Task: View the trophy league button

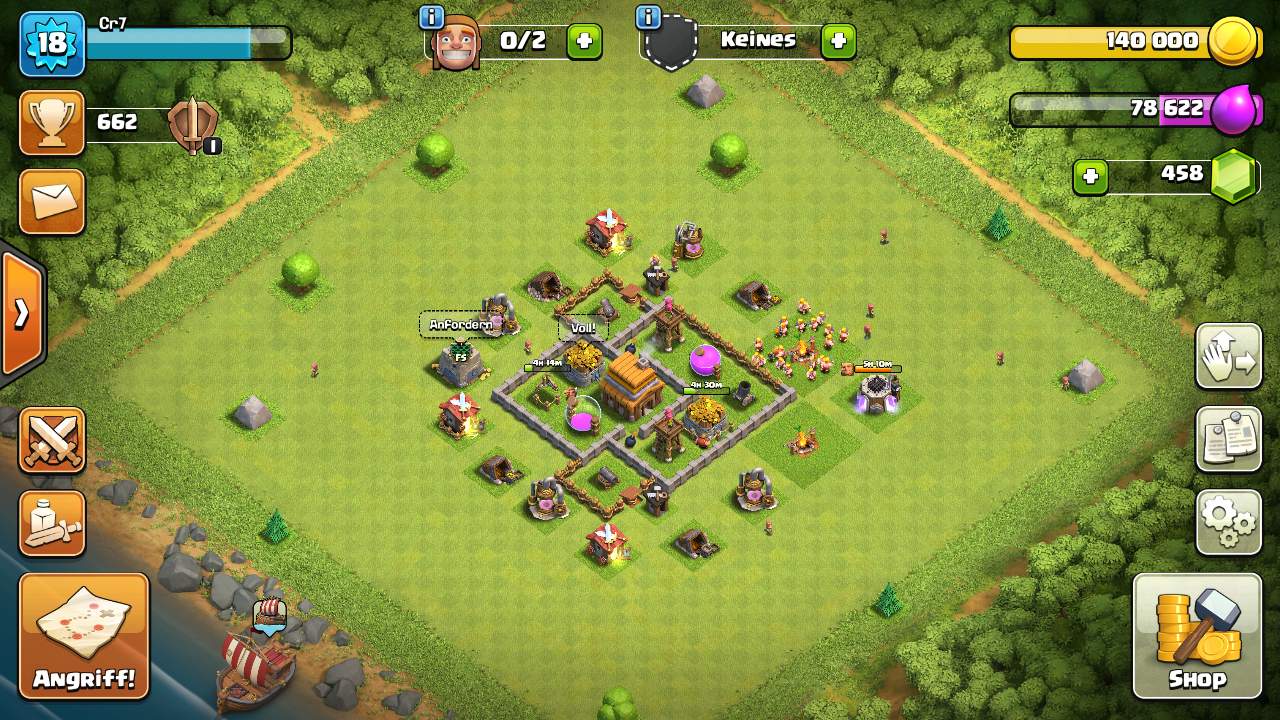Action: tap(52, 123)
